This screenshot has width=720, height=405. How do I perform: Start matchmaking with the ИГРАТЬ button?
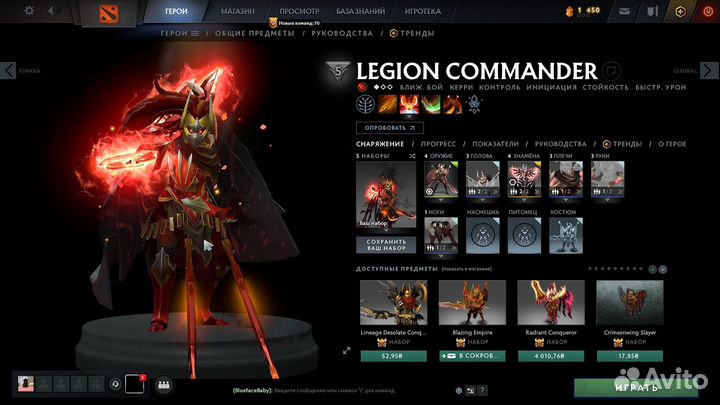pyautogui.click(x=636, y=387)
